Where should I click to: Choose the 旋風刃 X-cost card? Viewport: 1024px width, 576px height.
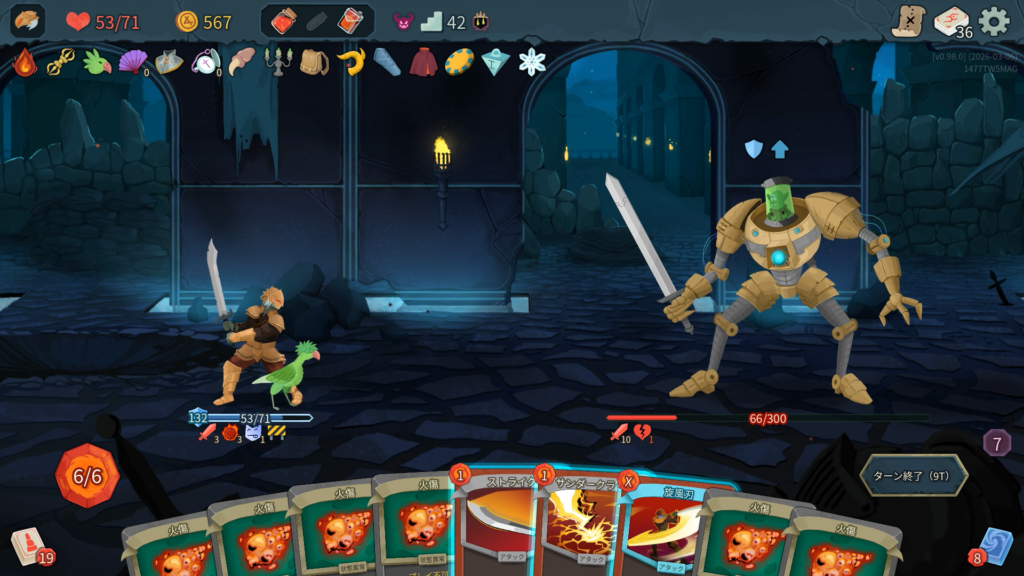point(662,530)
